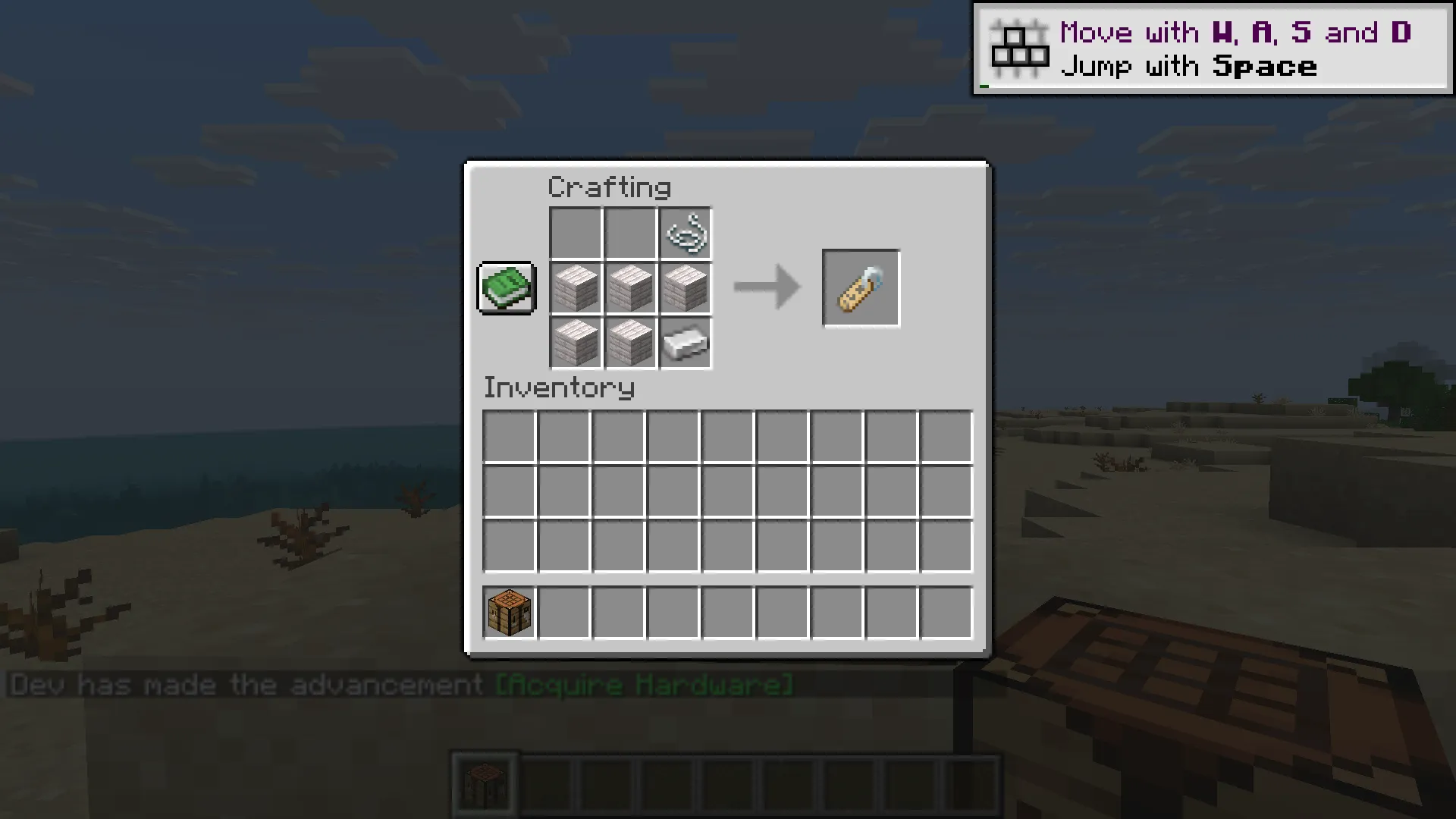Click the bottom-left birch planks in the crafting grid
Viewport: 1456px width, 819px height.
[575, 344]
